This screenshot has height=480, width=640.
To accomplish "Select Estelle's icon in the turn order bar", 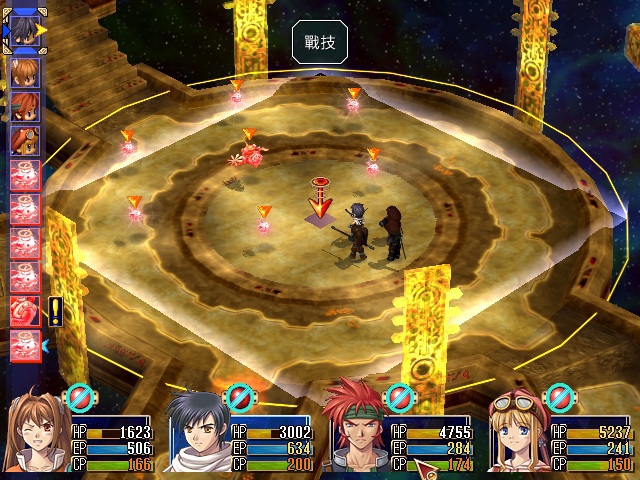I will (x=25, y=73).
